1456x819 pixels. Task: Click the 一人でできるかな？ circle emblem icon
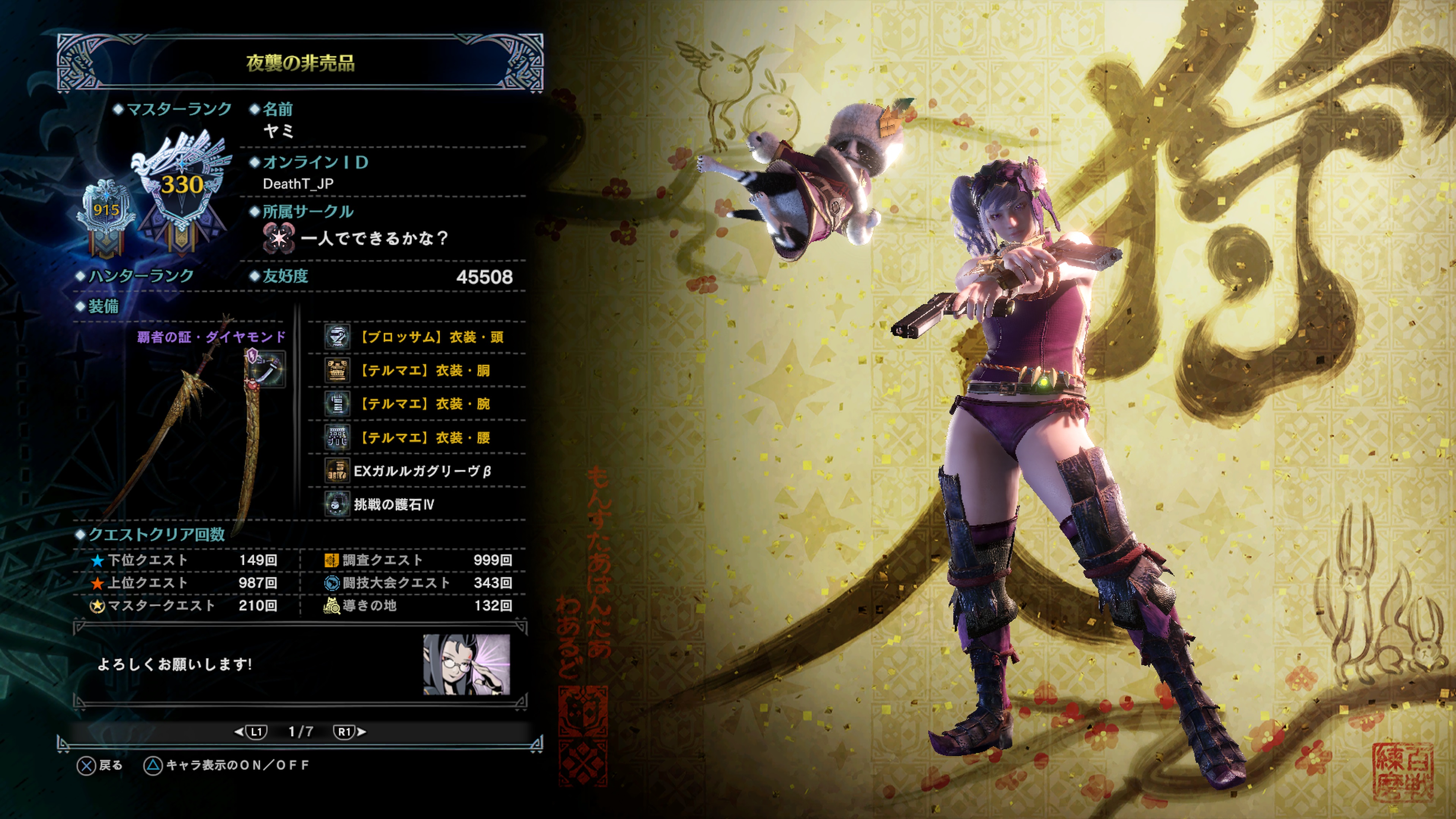tap(279, 238)
